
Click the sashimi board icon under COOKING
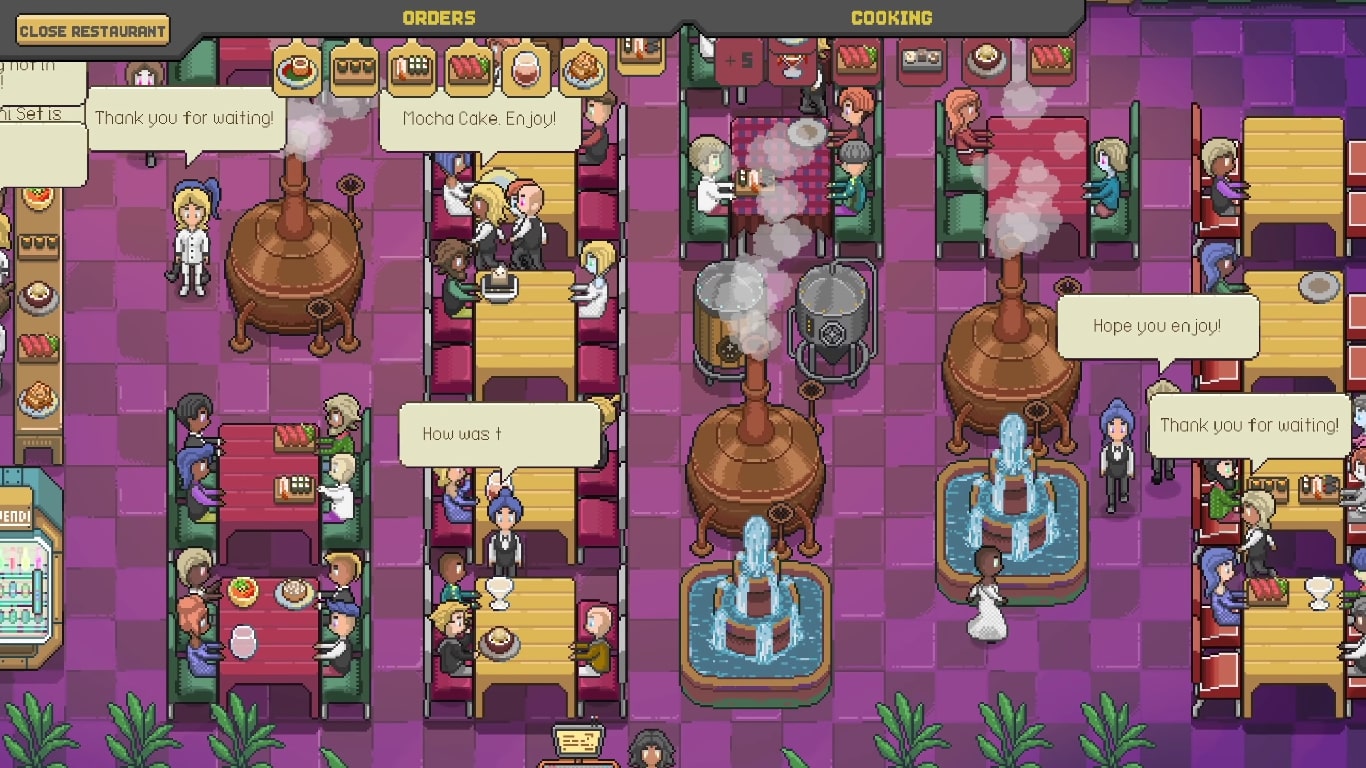(856, 62)
